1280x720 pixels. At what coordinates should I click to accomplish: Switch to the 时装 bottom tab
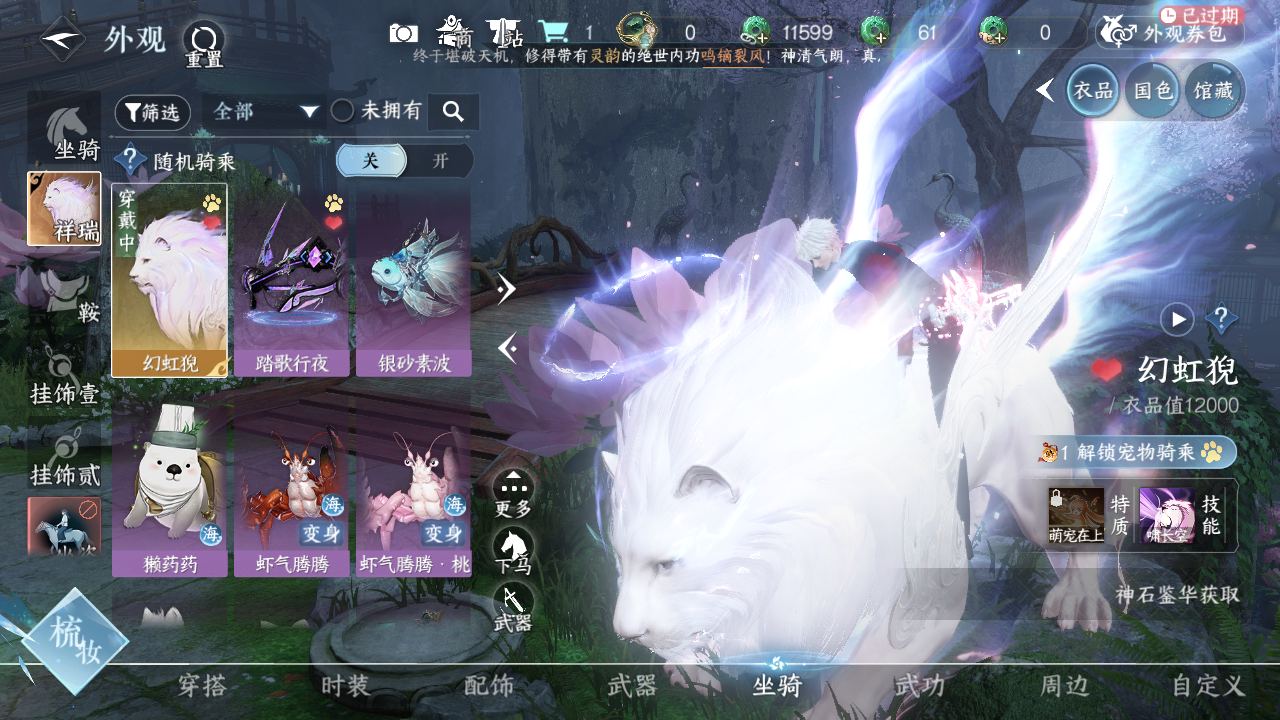pyautogui.click(x=346, y=686)
